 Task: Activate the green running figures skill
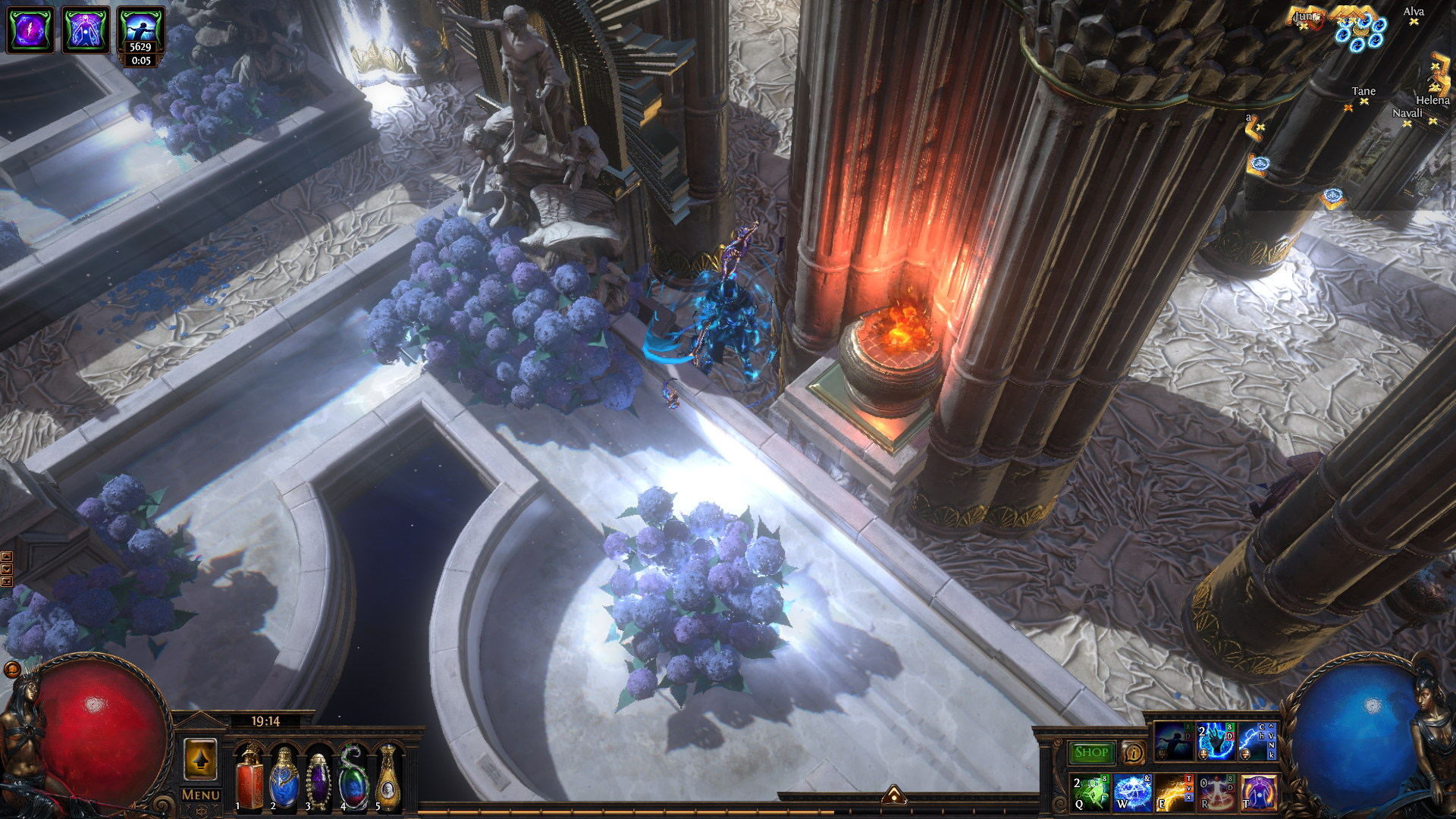pos(1091,792)
